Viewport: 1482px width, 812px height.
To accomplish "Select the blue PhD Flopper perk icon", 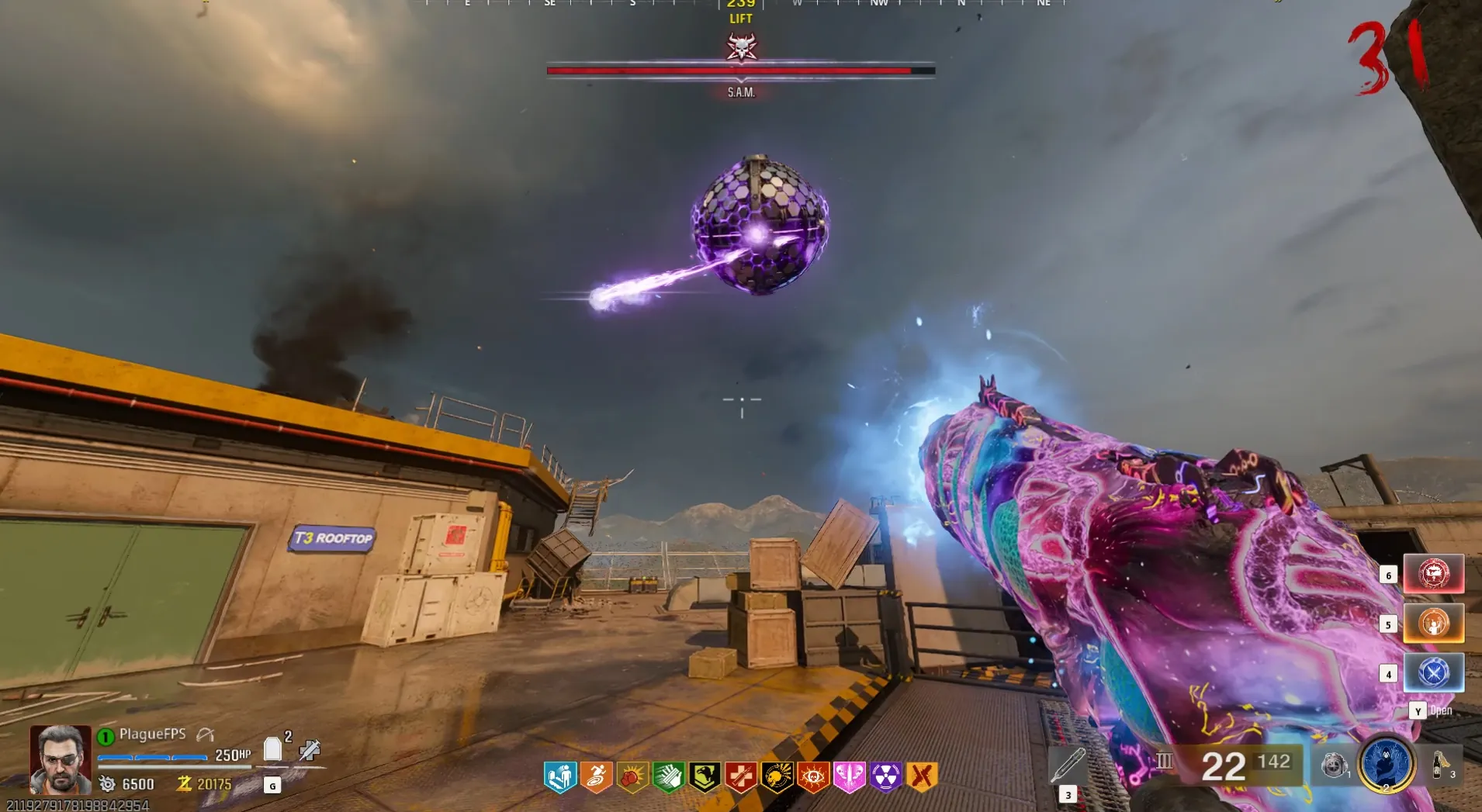I will click(x=560, y=776).
